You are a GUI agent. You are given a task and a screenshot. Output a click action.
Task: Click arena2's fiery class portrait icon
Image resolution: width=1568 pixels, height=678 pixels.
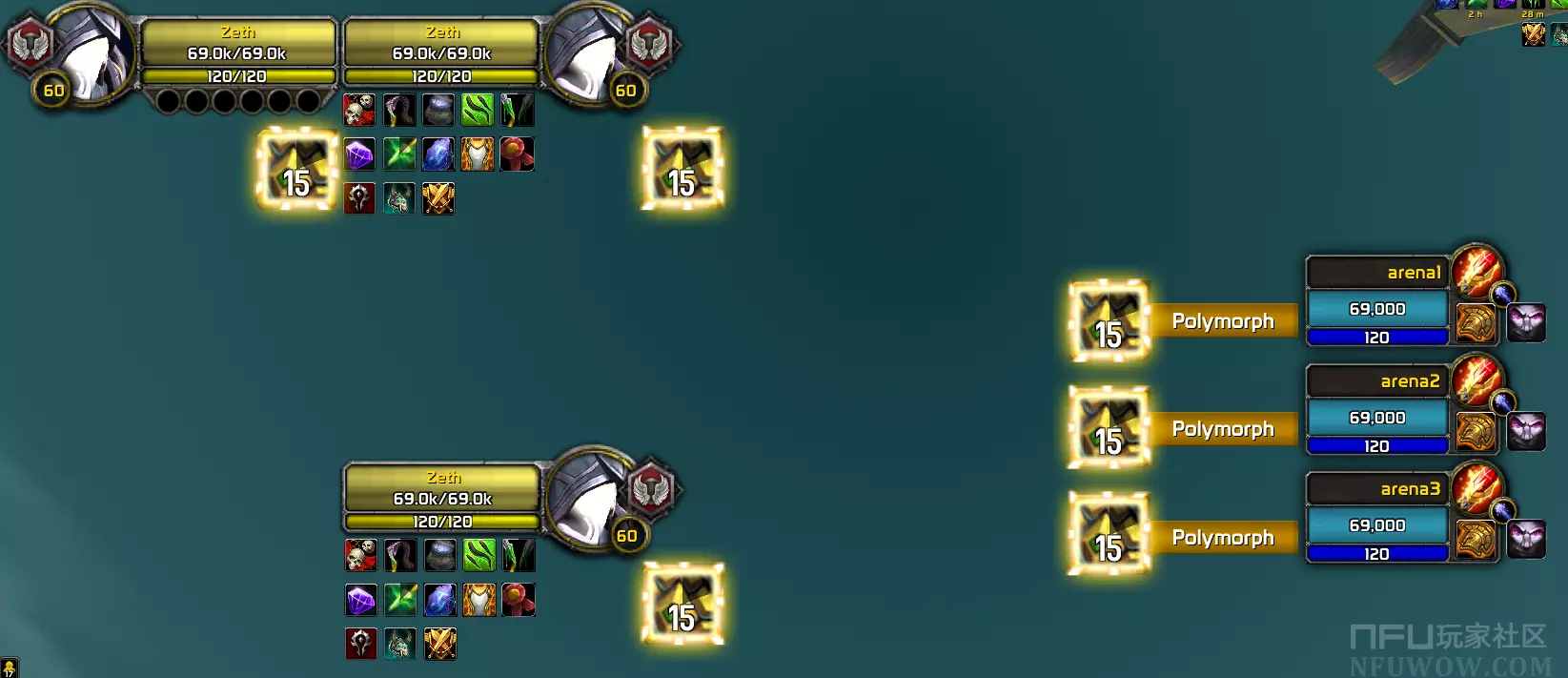[1476, 380]
